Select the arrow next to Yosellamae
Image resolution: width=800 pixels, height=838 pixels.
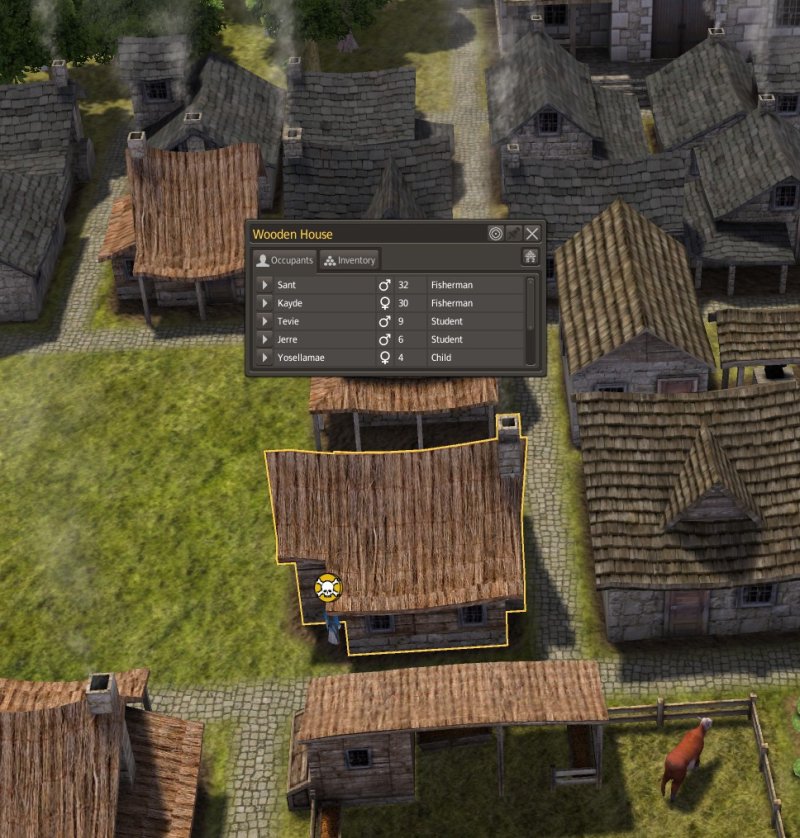pos(265,357)
